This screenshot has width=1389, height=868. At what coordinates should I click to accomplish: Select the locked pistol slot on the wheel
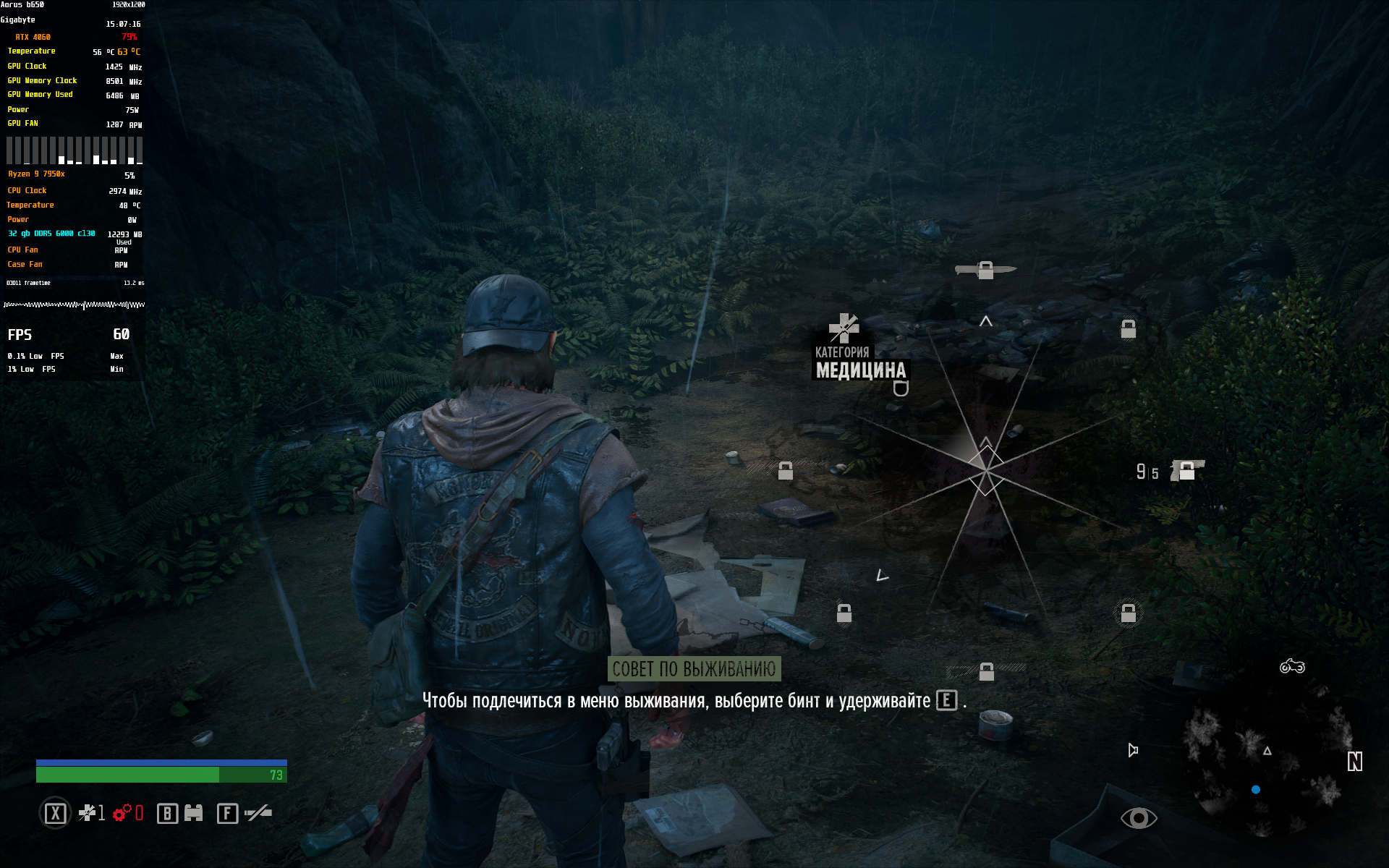[1186, 471]
